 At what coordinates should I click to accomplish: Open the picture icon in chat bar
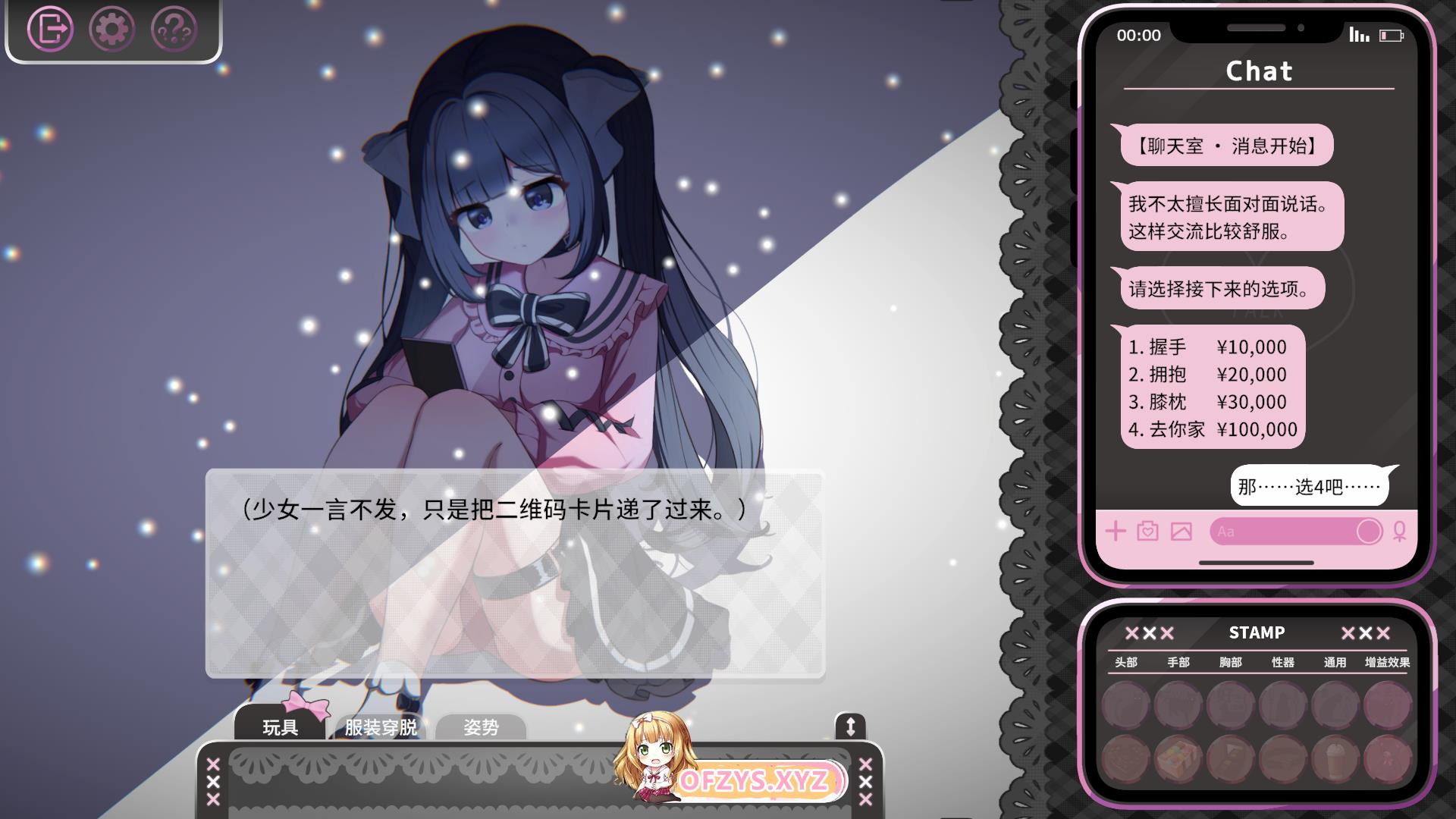pyautogui.click(x=1181, y=531)
